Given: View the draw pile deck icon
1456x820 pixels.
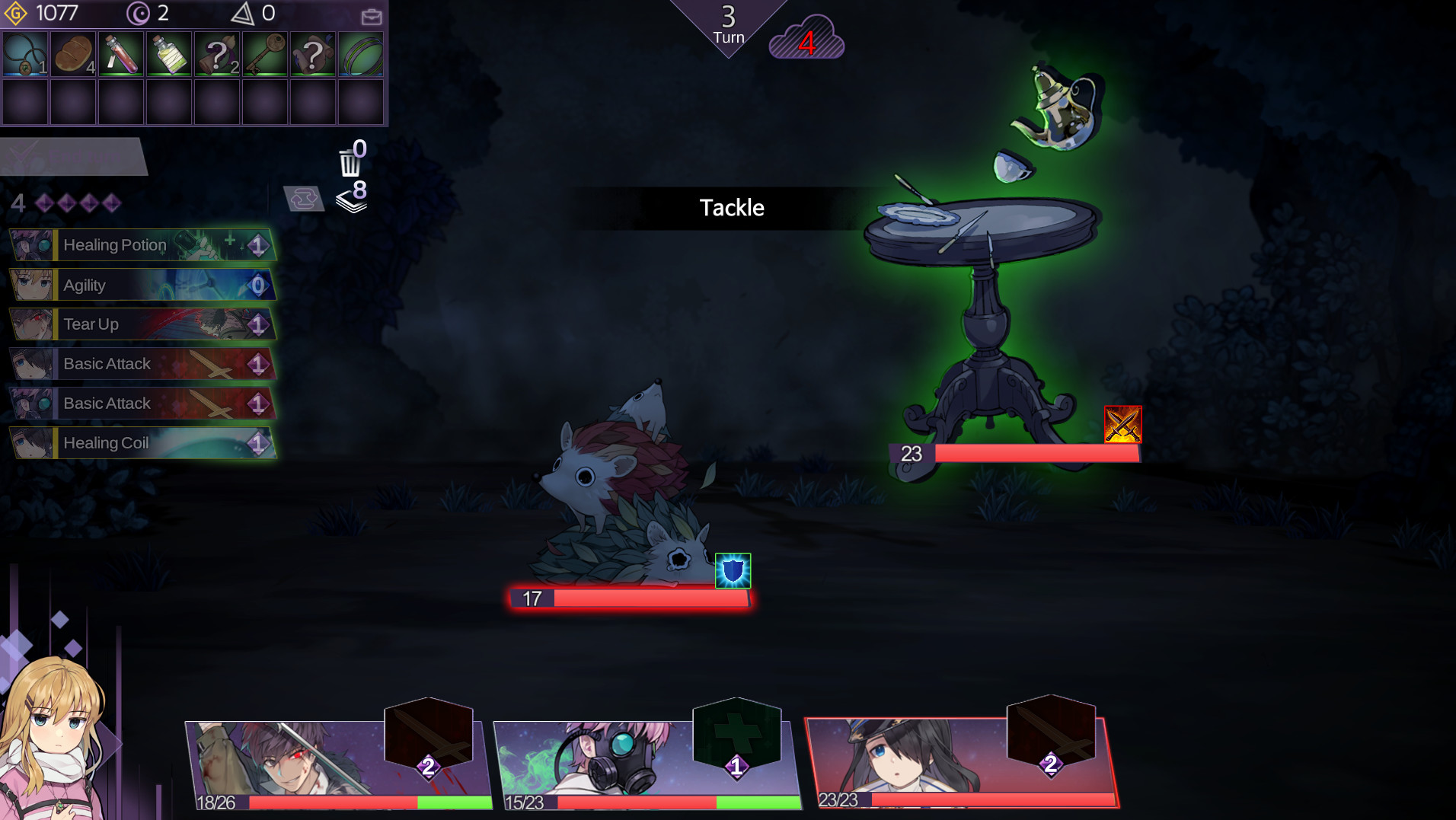Looking at the screenshot, I should tap(352, 198).
